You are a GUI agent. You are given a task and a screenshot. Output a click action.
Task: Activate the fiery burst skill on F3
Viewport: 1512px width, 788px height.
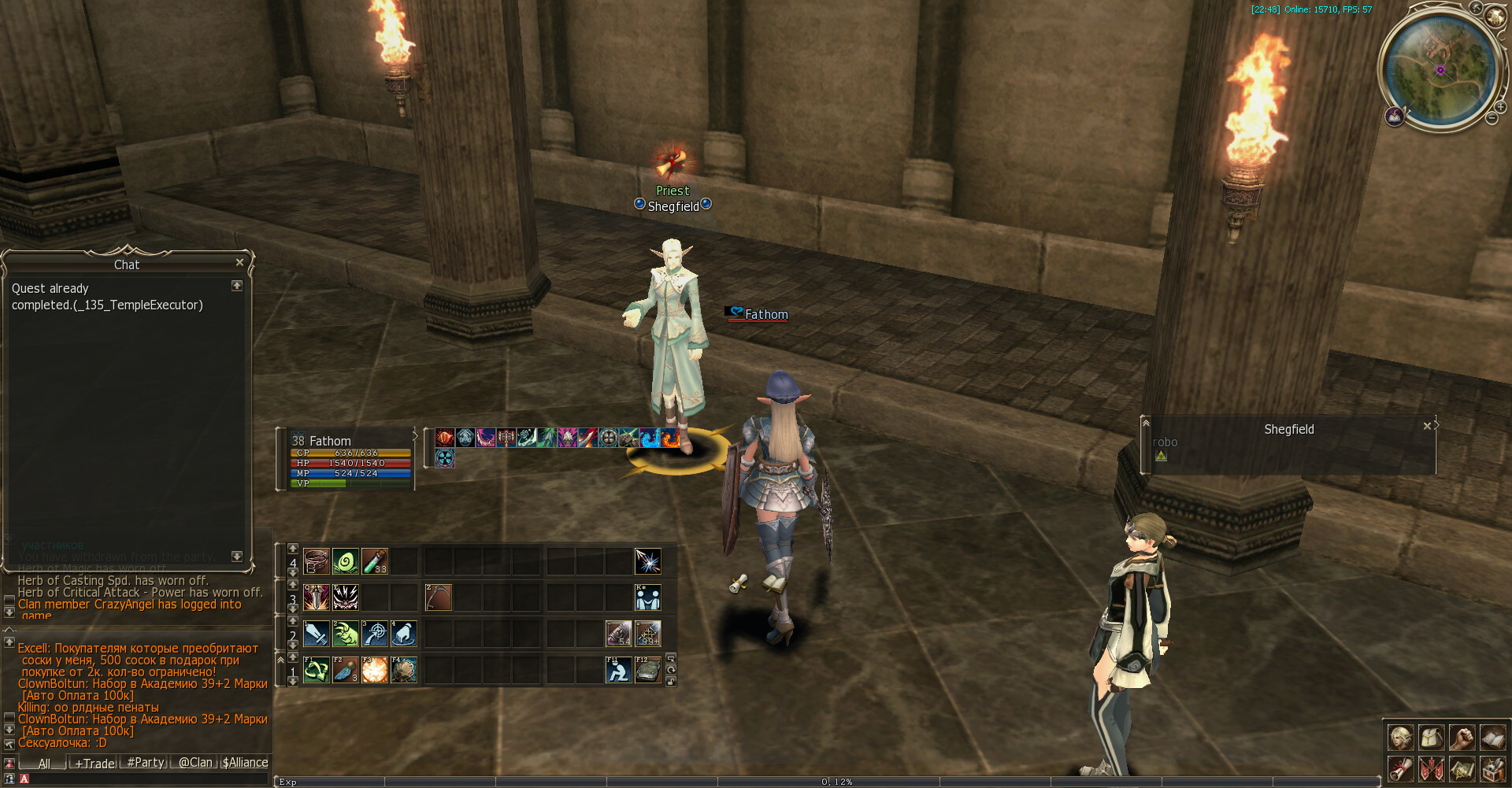[374, 670]
